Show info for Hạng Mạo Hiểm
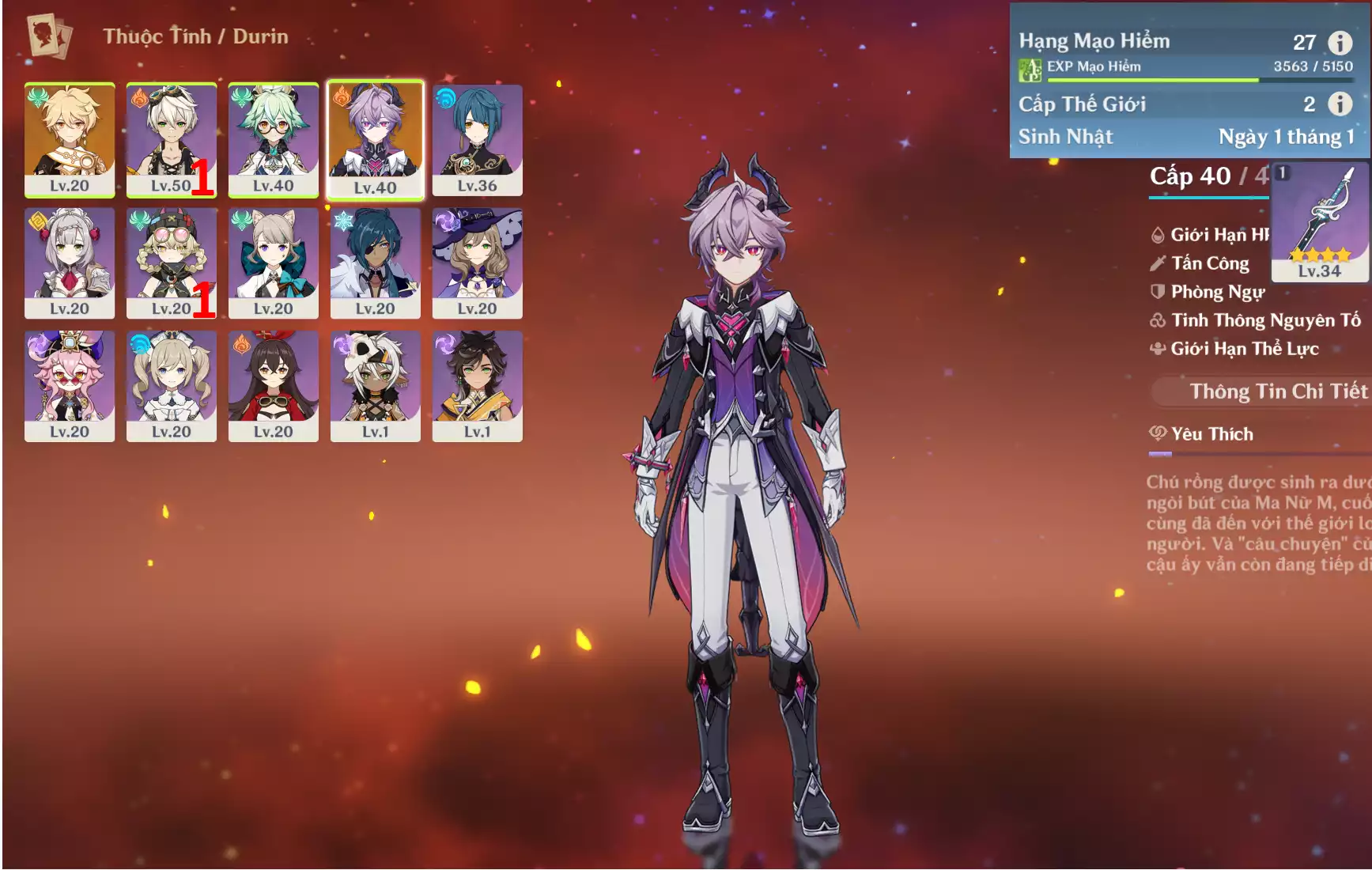 pyautogui.click(x=1340, y=42)
